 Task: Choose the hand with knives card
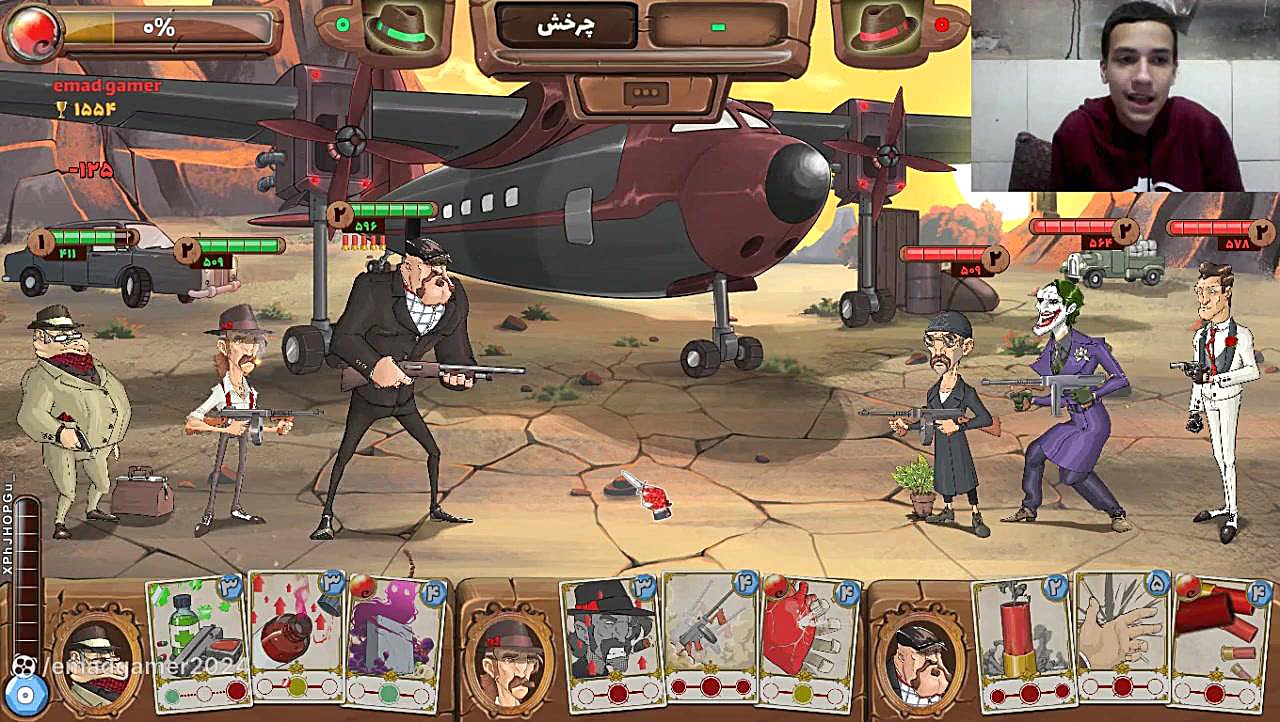coord(1122,638)
